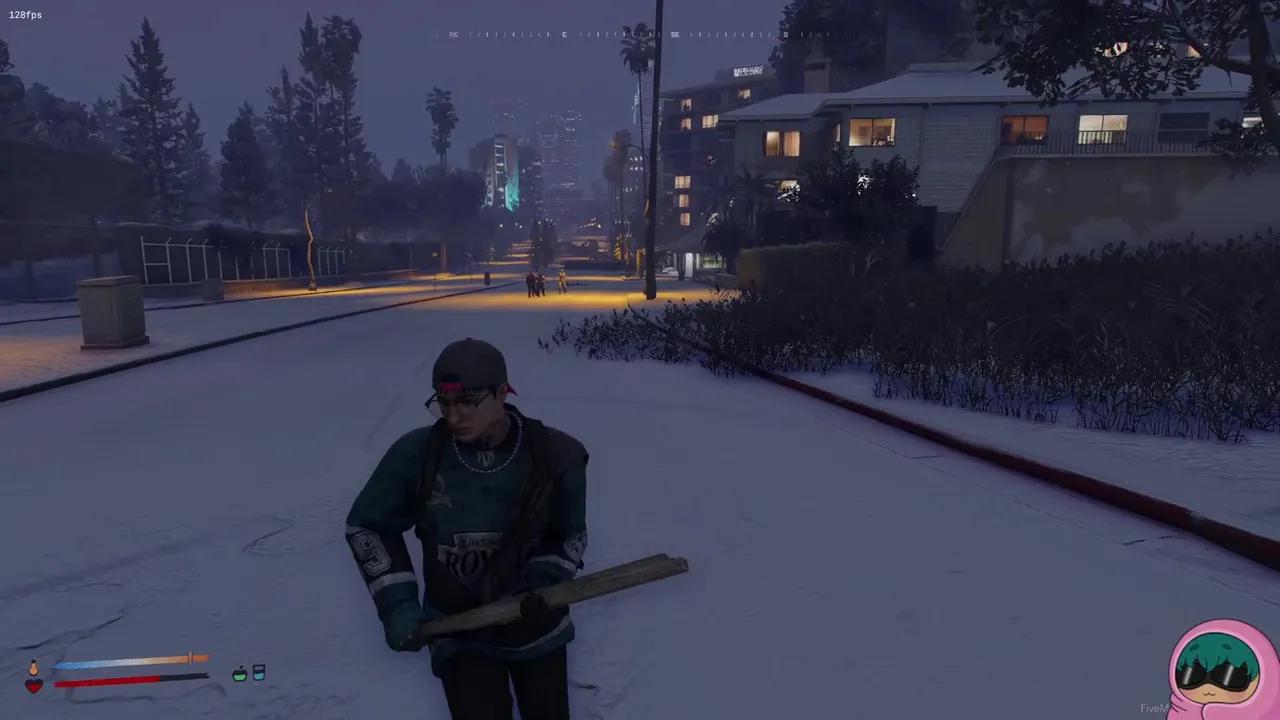This screenshot has width=1280, height=720.
Task: Click the SE marker on the compass
Action: pos(676,34)
